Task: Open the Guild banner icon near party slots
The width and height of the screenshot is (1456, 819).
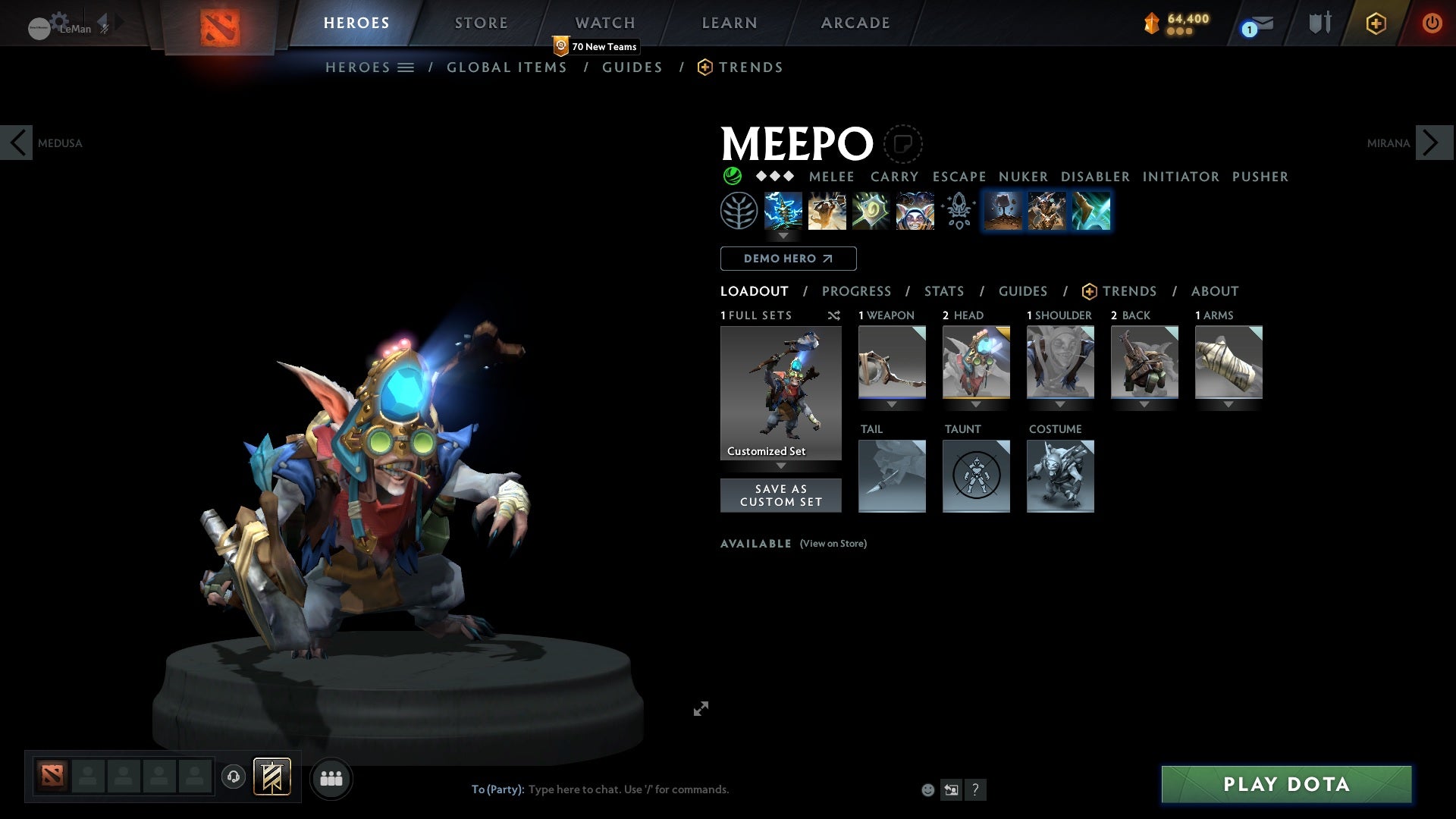Action: coord(271,778)
